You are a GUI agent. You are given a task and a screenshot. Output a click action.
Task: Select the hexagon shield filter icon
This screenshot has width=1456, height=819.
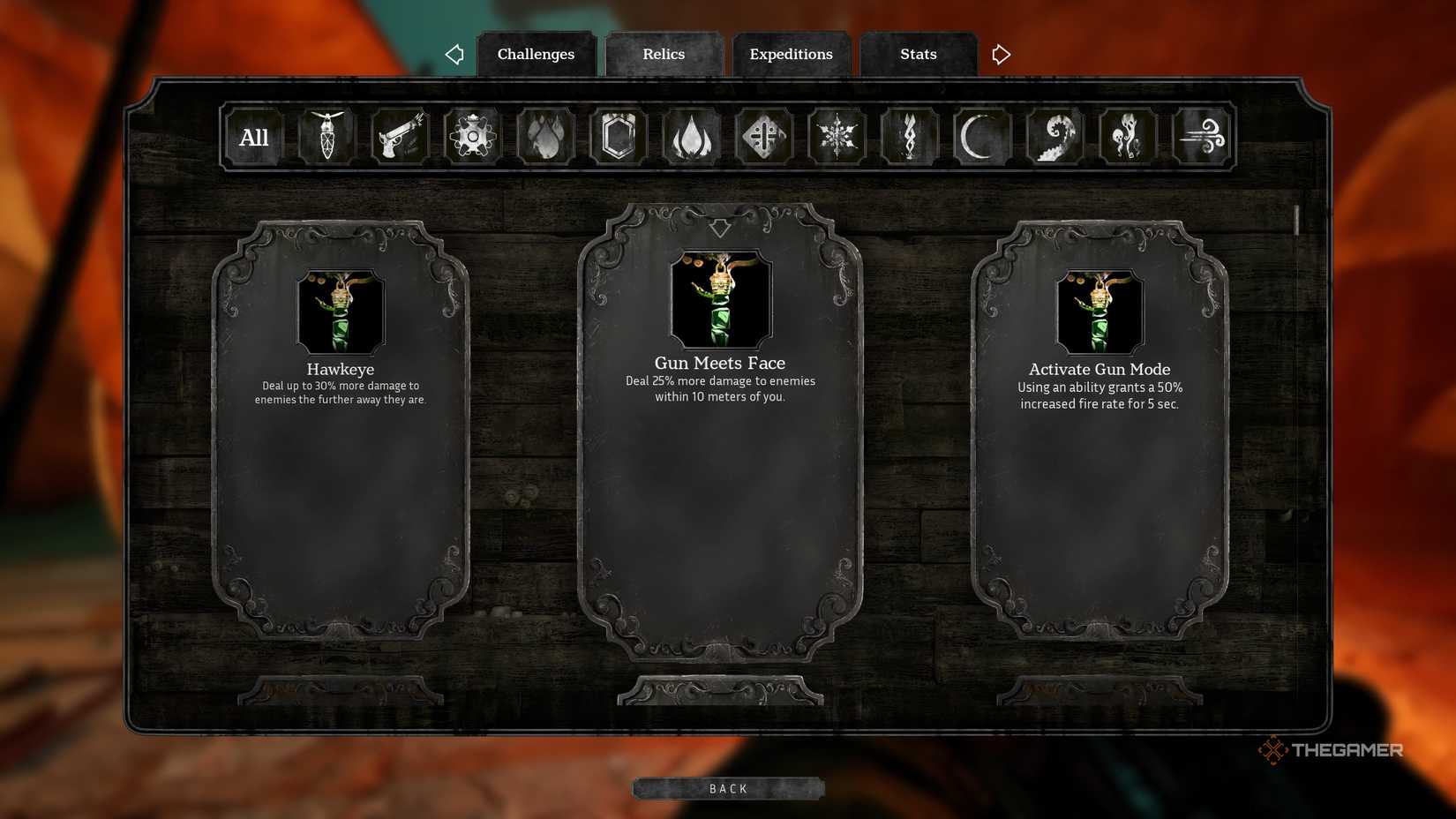(x=619, y=136)
